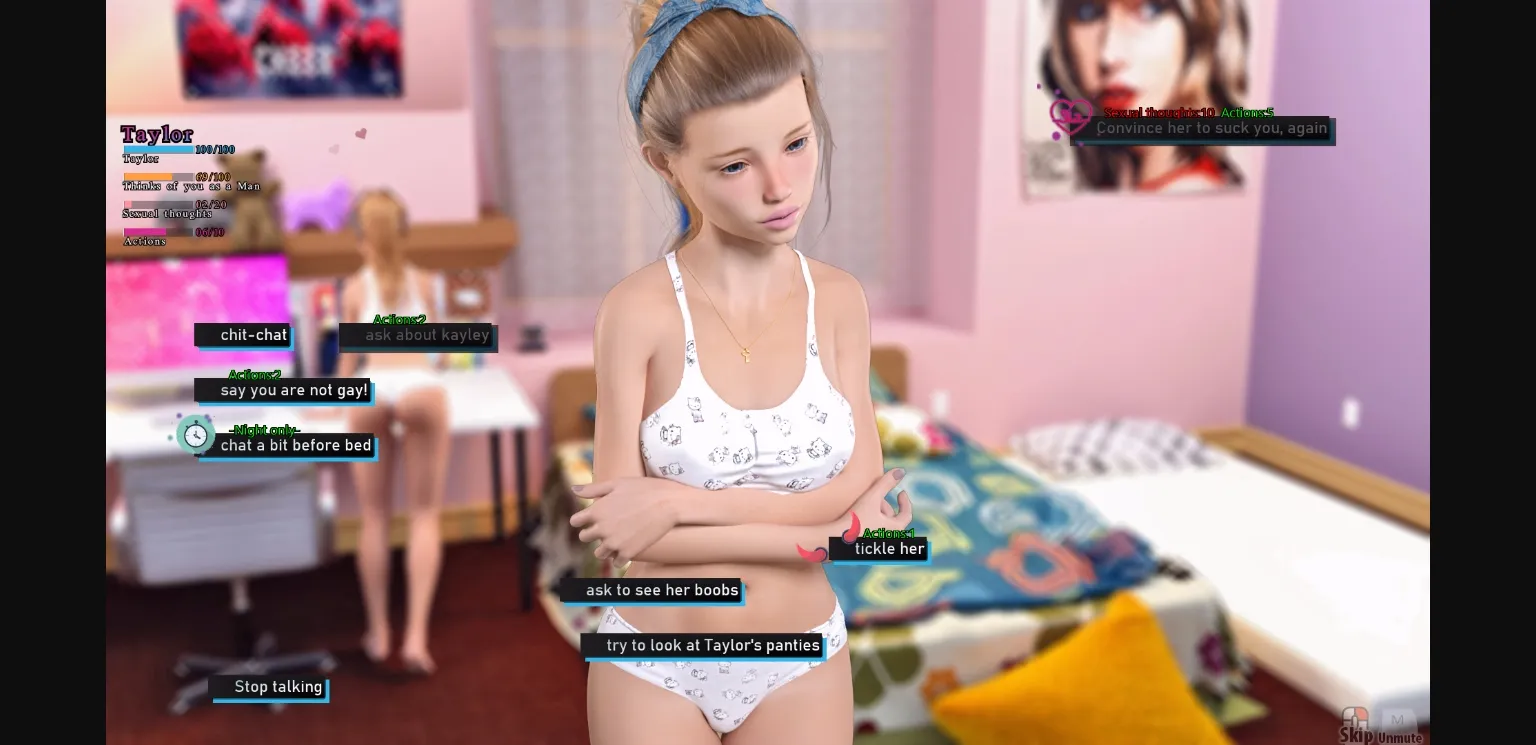Select the chit-chat option
This screenshot has height=745, width=1536.
click(253, 334)
